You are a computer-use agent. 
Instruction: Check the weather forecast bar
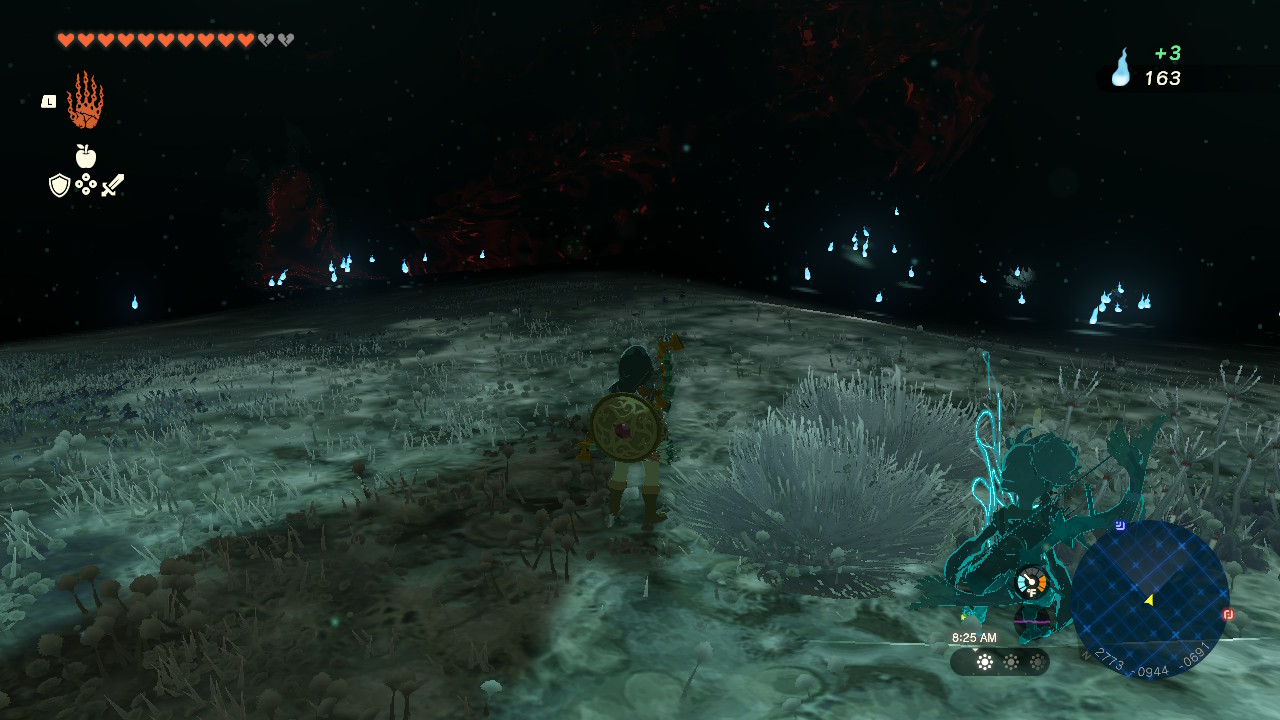(999, 662)
